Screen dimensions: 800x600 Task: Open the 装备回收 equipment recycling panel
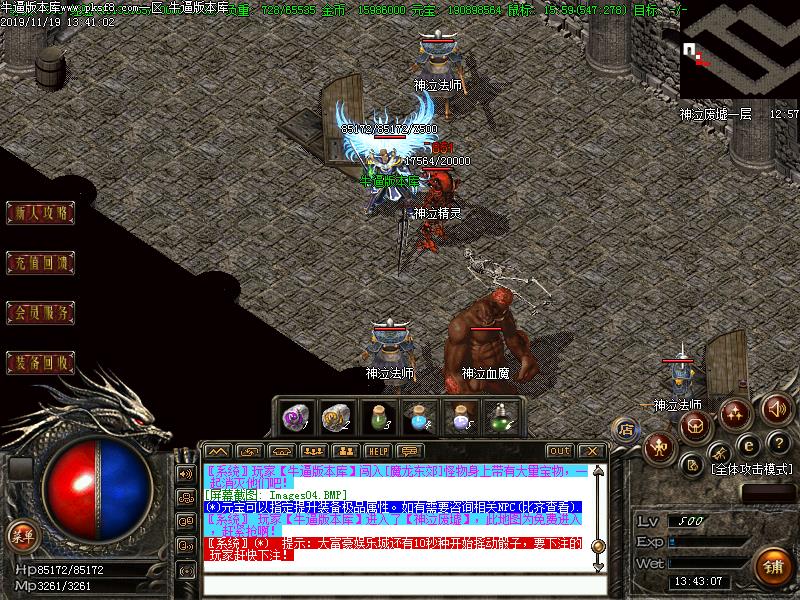pos(42,362)
